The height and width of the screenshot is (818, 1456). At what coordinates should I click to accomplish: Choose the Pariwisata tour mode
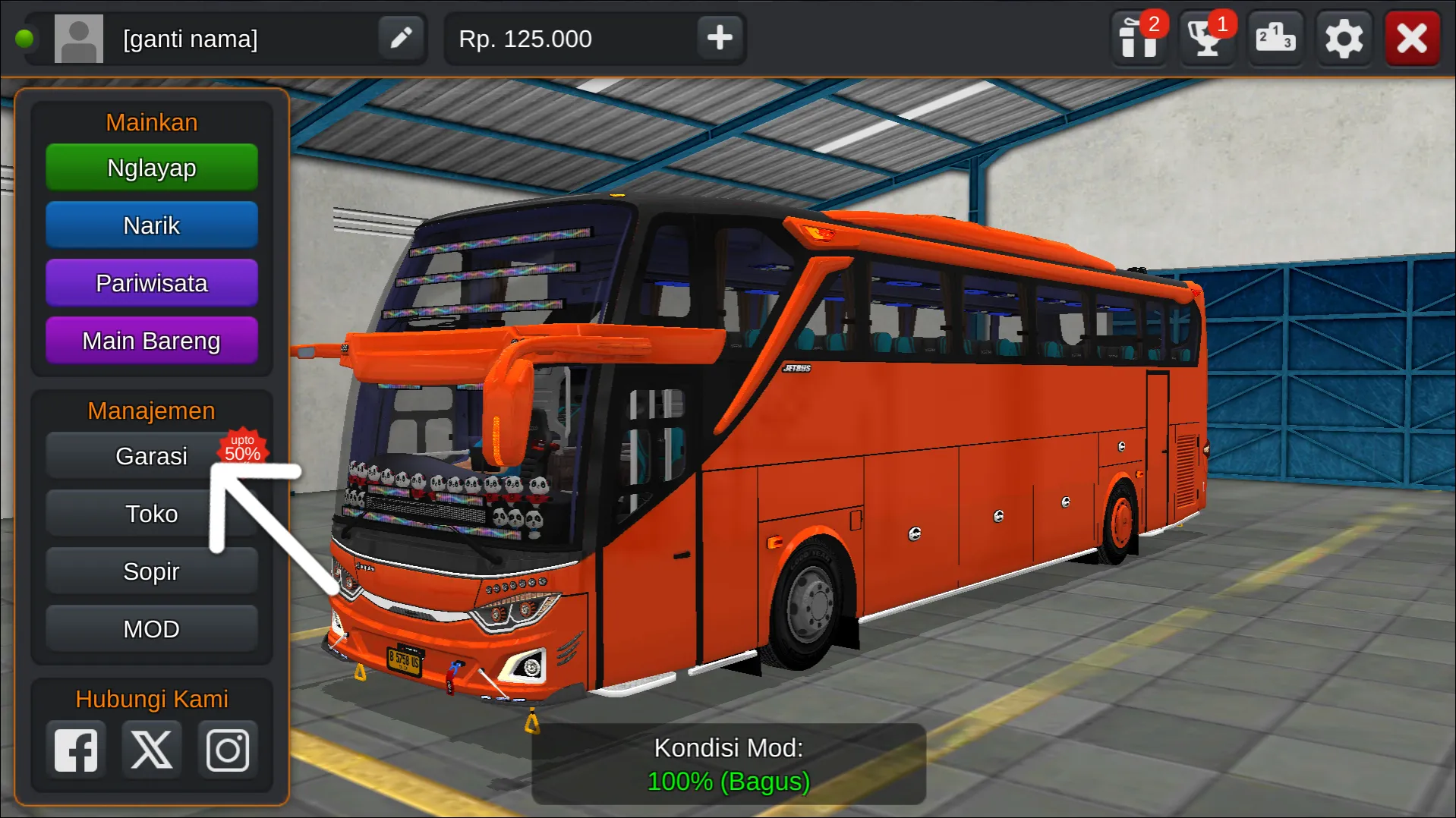click(x=151, y=282)
